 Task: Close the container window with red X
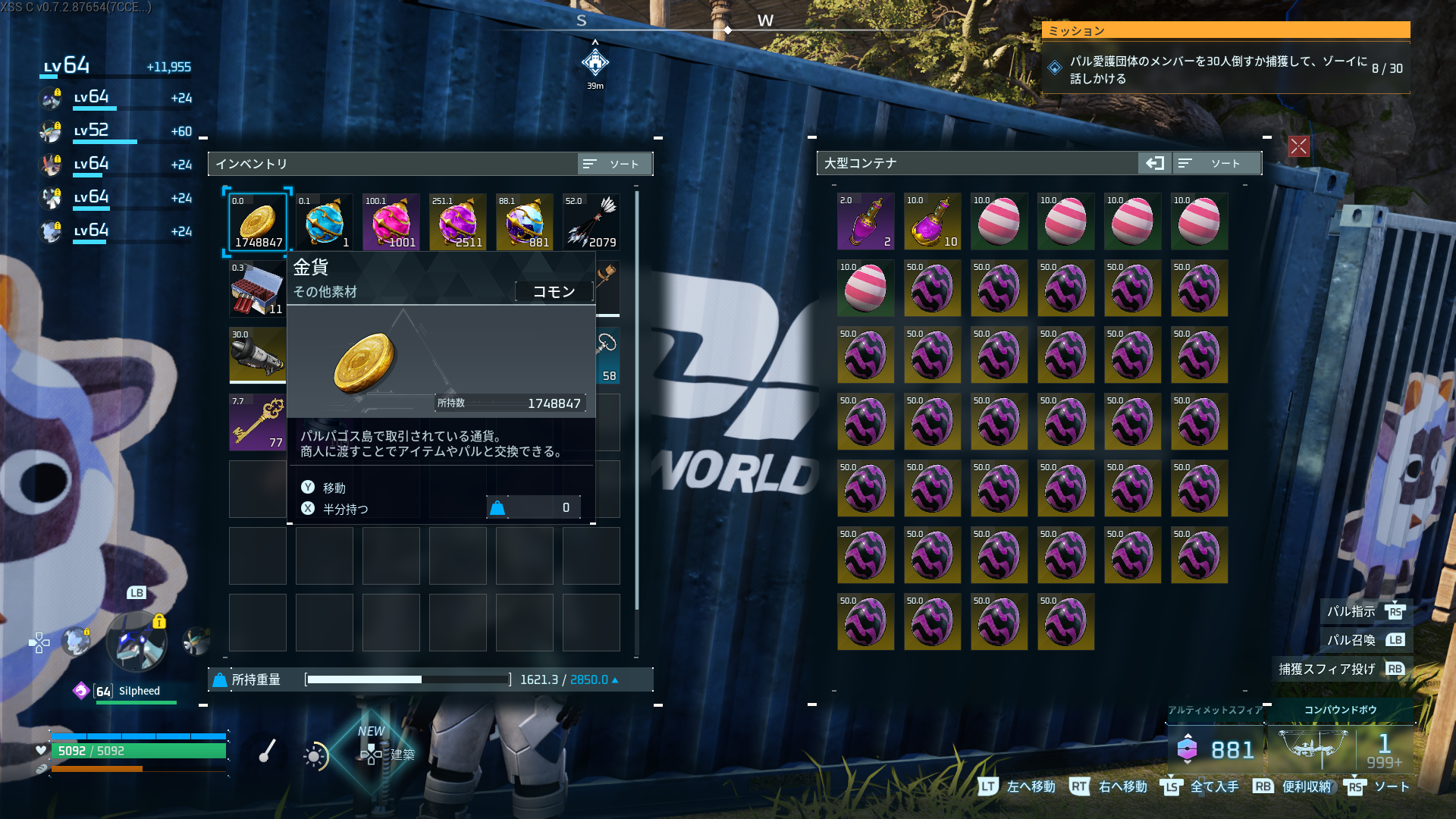point(1299,146)
